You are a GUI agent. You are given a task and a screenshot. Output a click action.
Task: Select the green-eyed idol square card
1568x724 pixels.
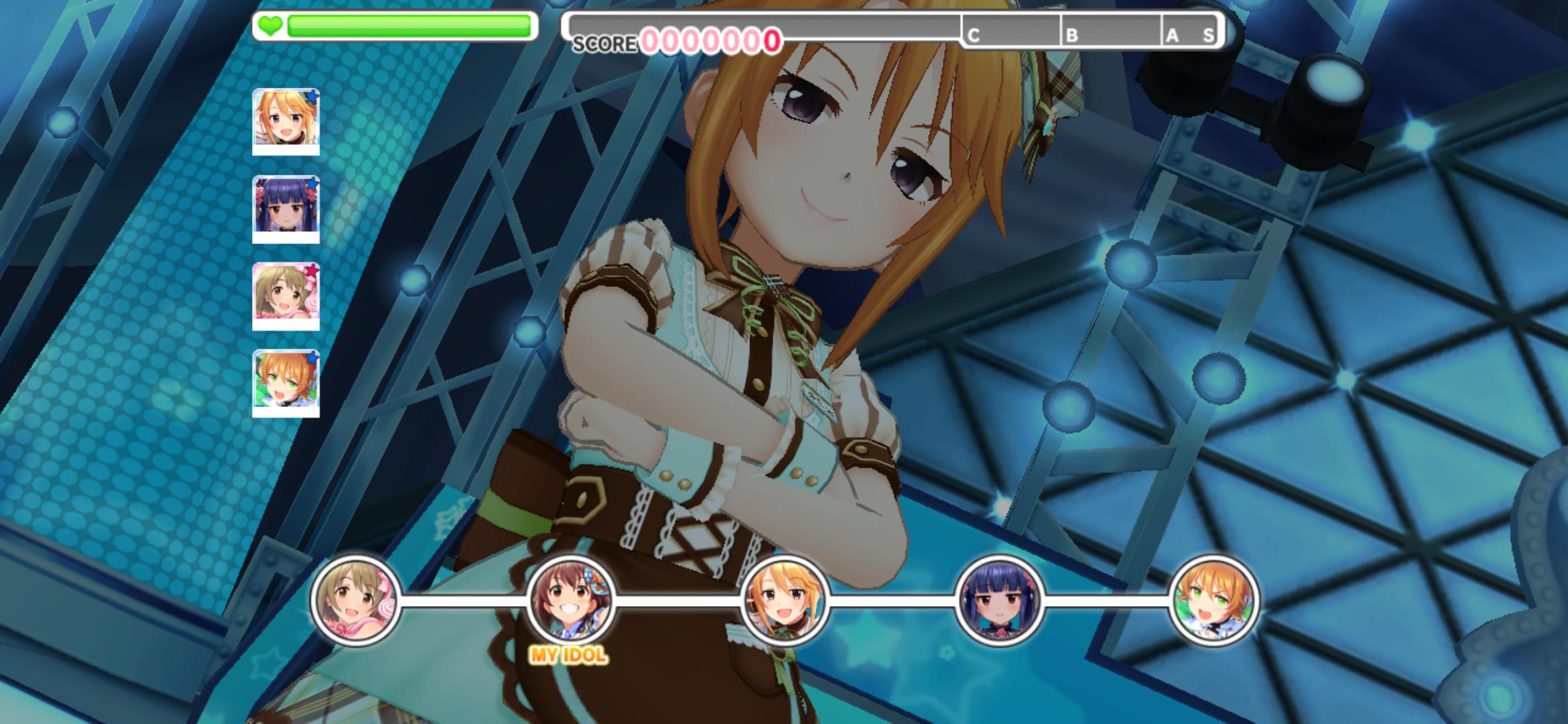point(286,383)
